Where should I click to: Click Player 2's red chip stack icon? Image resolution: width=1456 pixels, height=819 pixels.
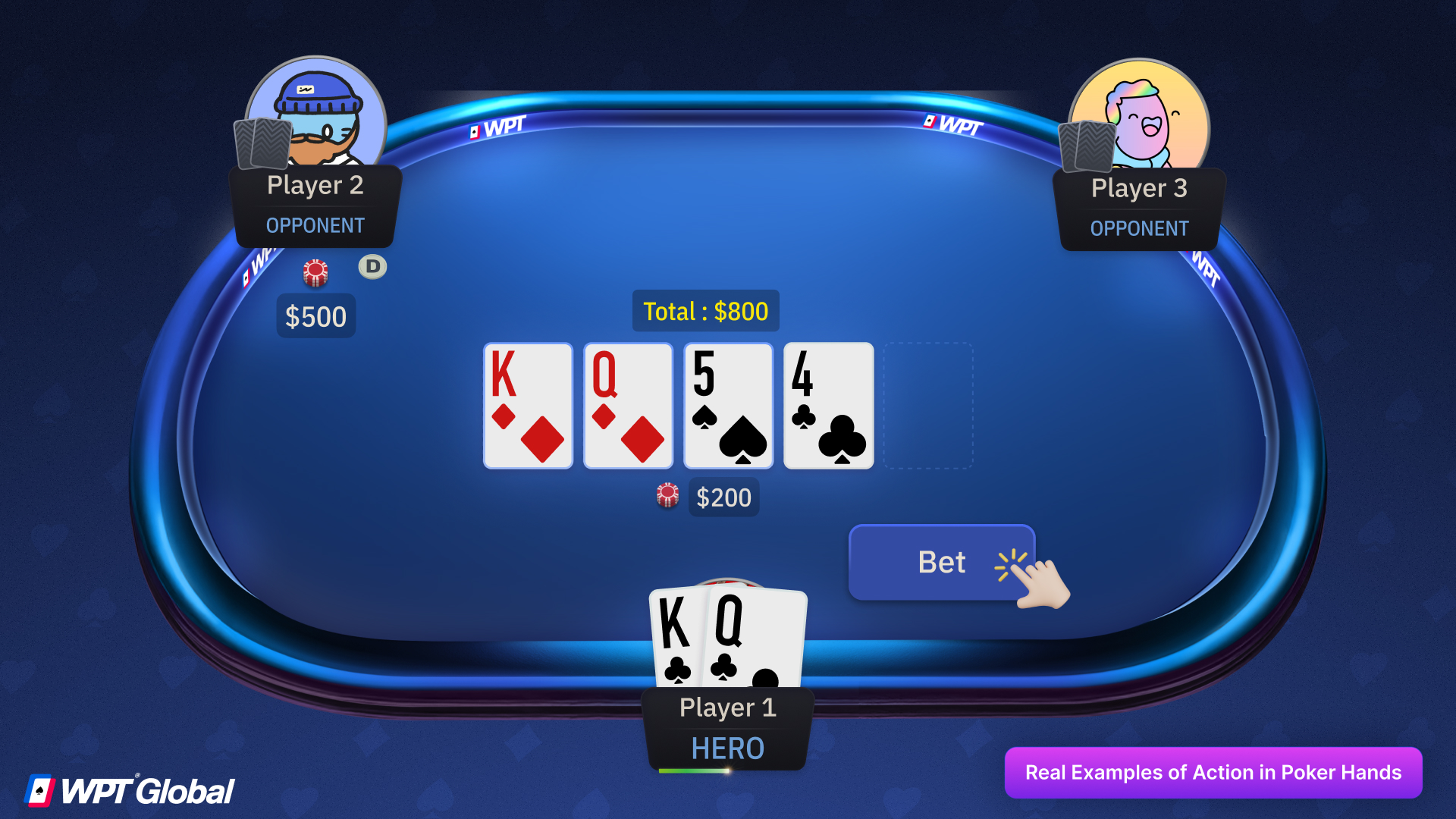316,273
